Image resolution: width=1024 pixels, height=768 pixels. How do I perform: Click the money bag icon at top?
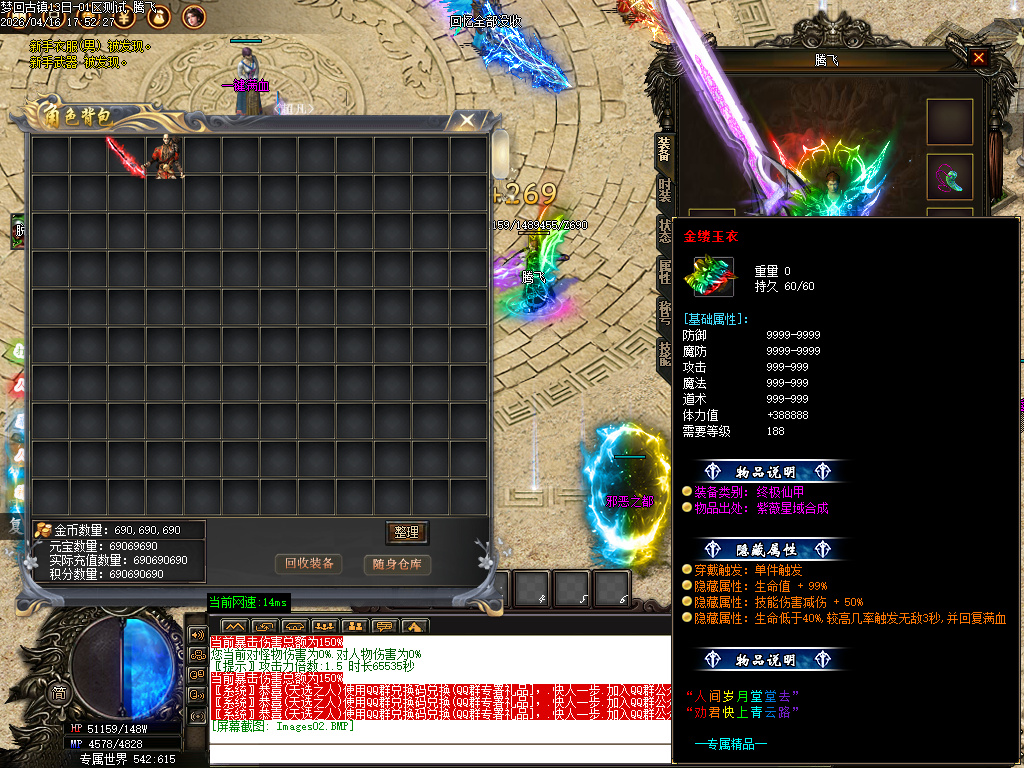click(160, 16)
